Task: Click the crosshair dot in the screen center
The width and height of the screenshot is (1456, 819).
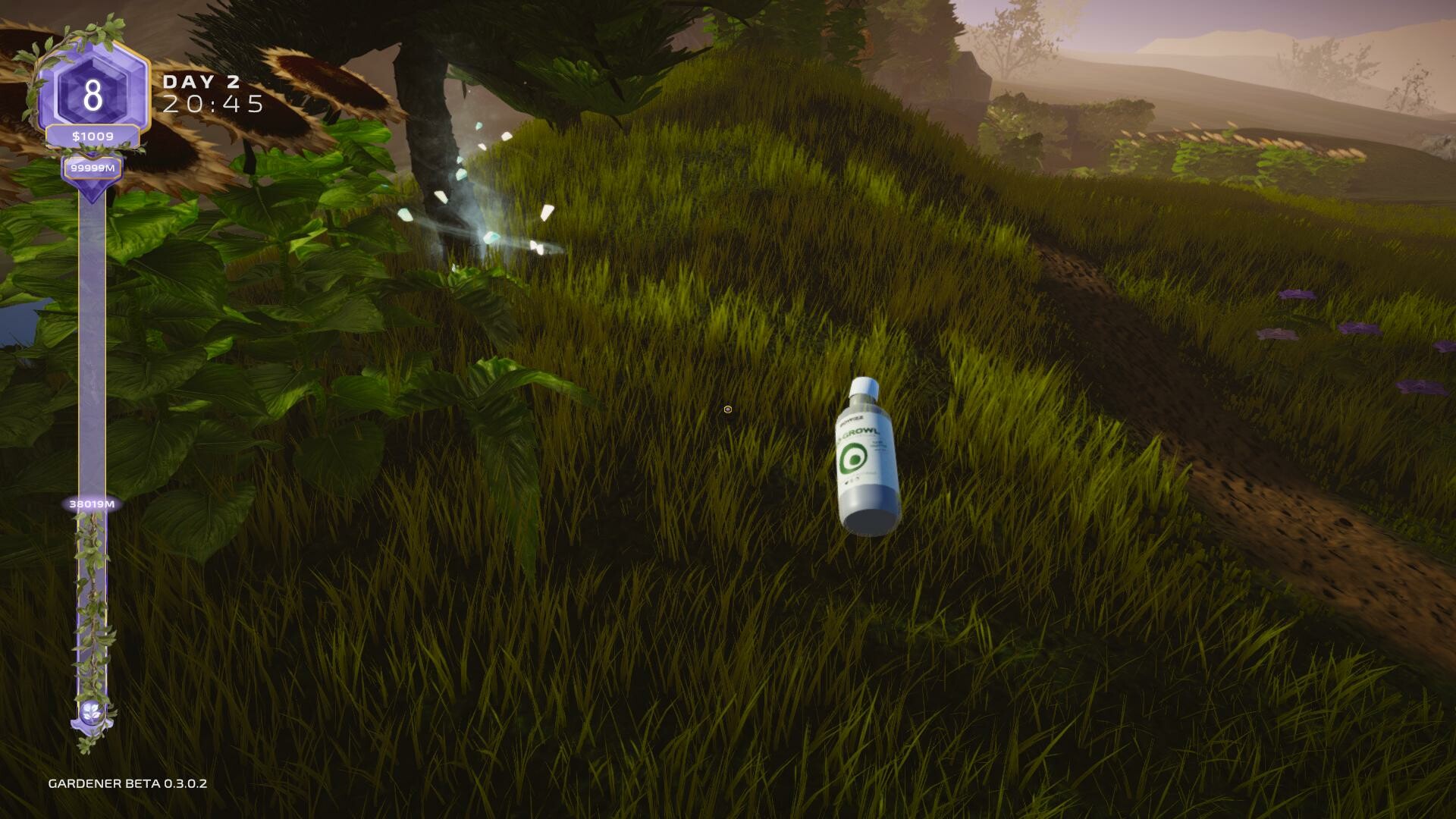Action: click(x=726, y=409)
